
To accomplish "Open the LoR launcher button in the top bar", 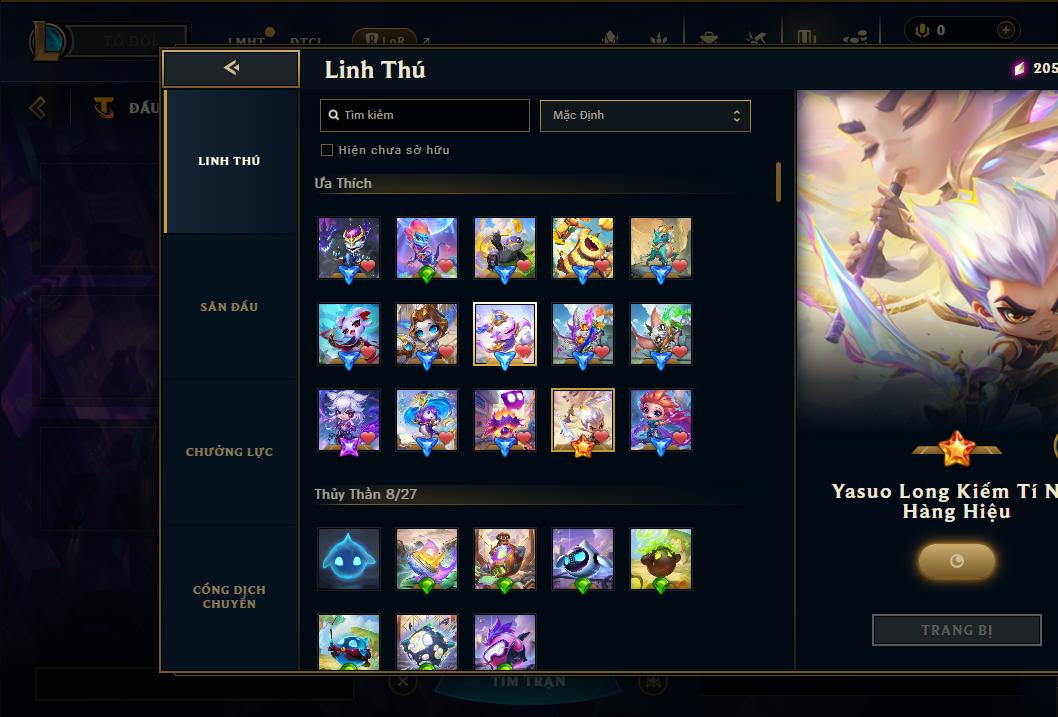I will (384, 41).
